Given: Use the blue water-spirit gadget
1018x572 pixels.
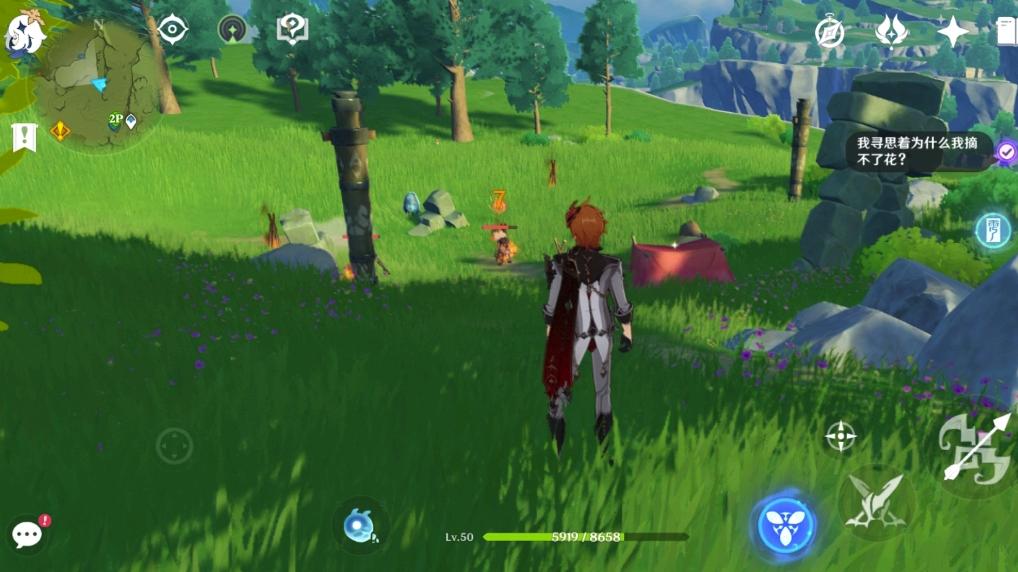Looking at the screenshot, I should 358,526.
